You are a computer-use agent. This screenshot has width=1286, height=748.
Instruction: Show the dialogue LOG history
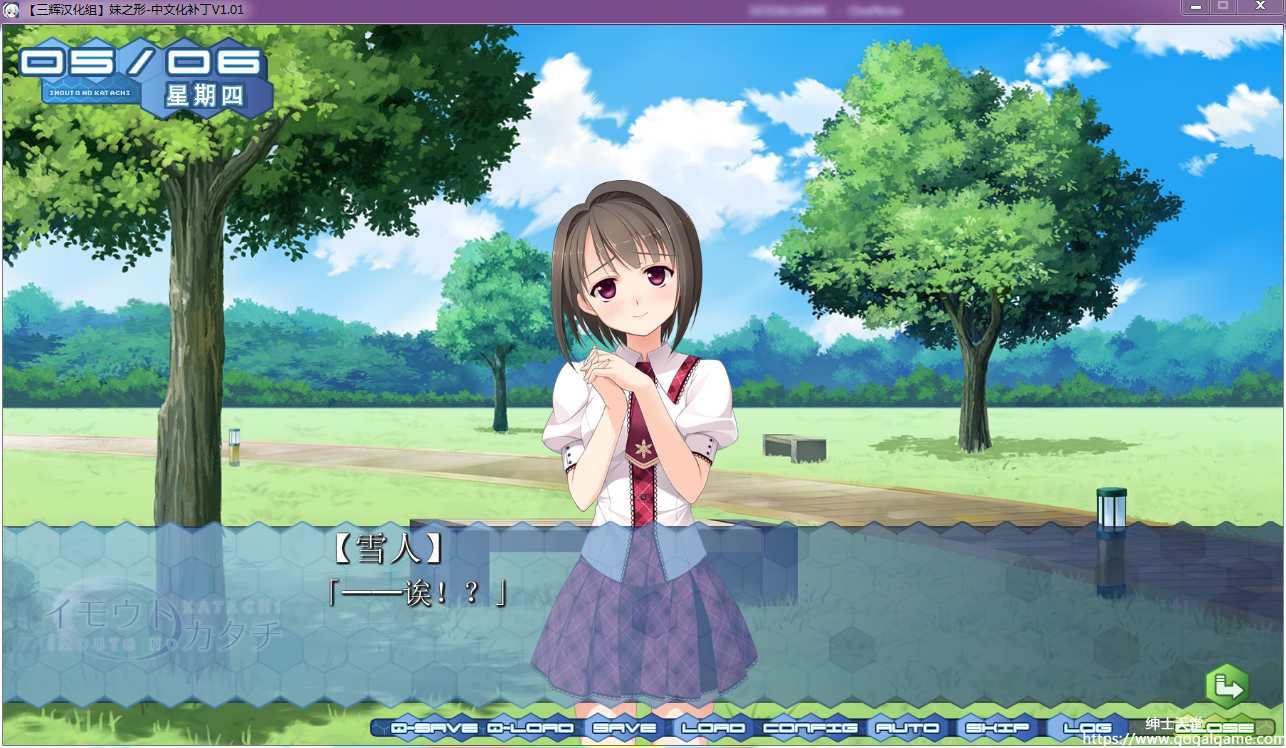pos(1088,728)
